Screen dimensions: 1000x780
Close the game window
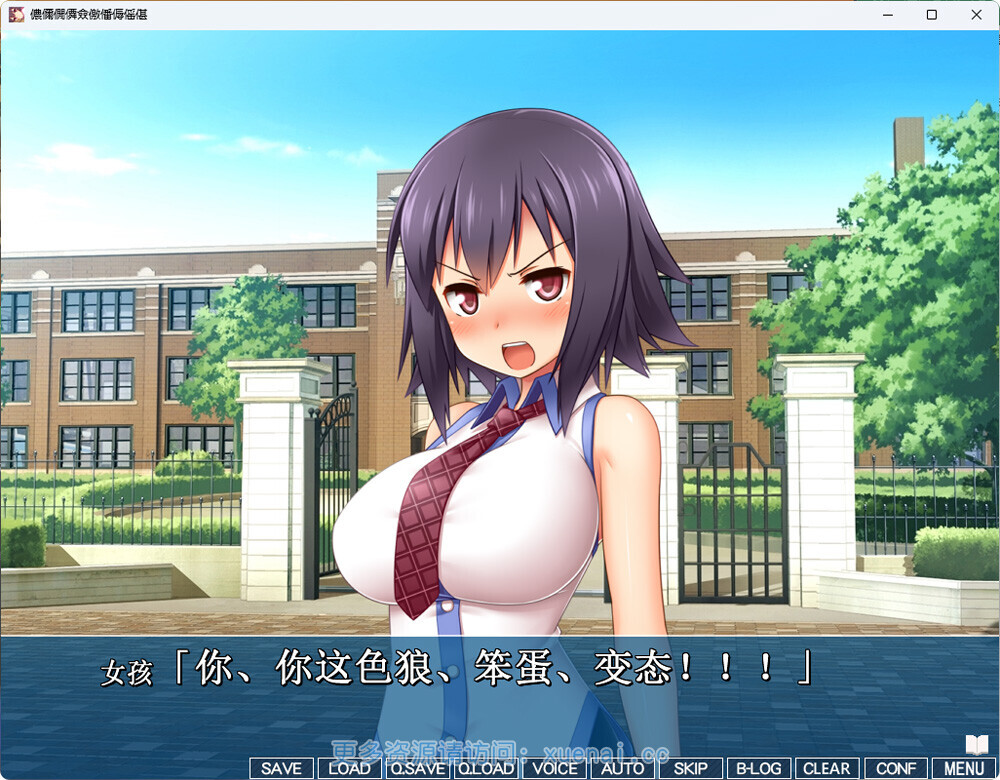tap(977, 15)
